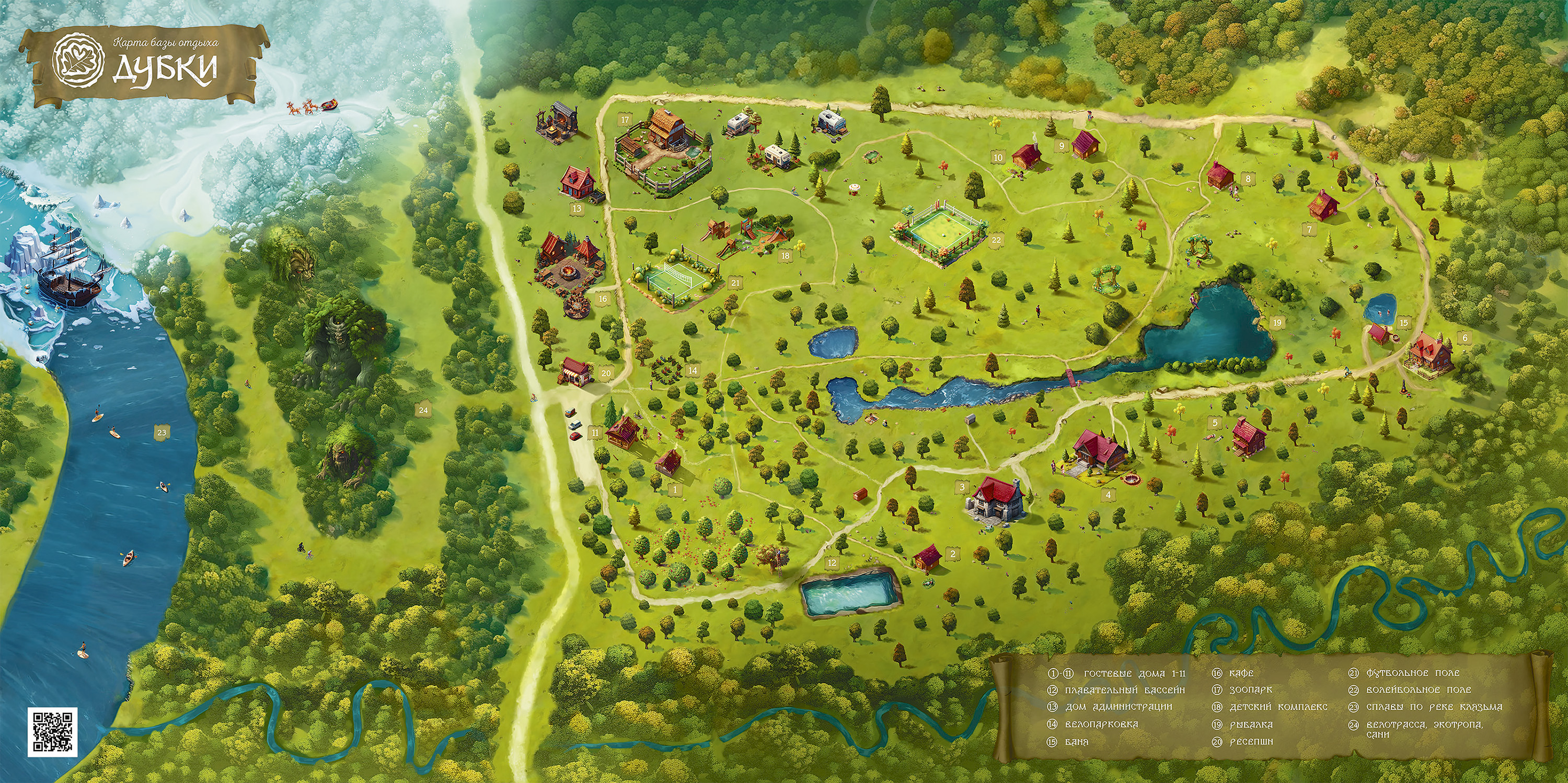Select the 'Ресепшн' legend entry
The height and width of the screenshot is (783, 1568).
(1238, 742)
